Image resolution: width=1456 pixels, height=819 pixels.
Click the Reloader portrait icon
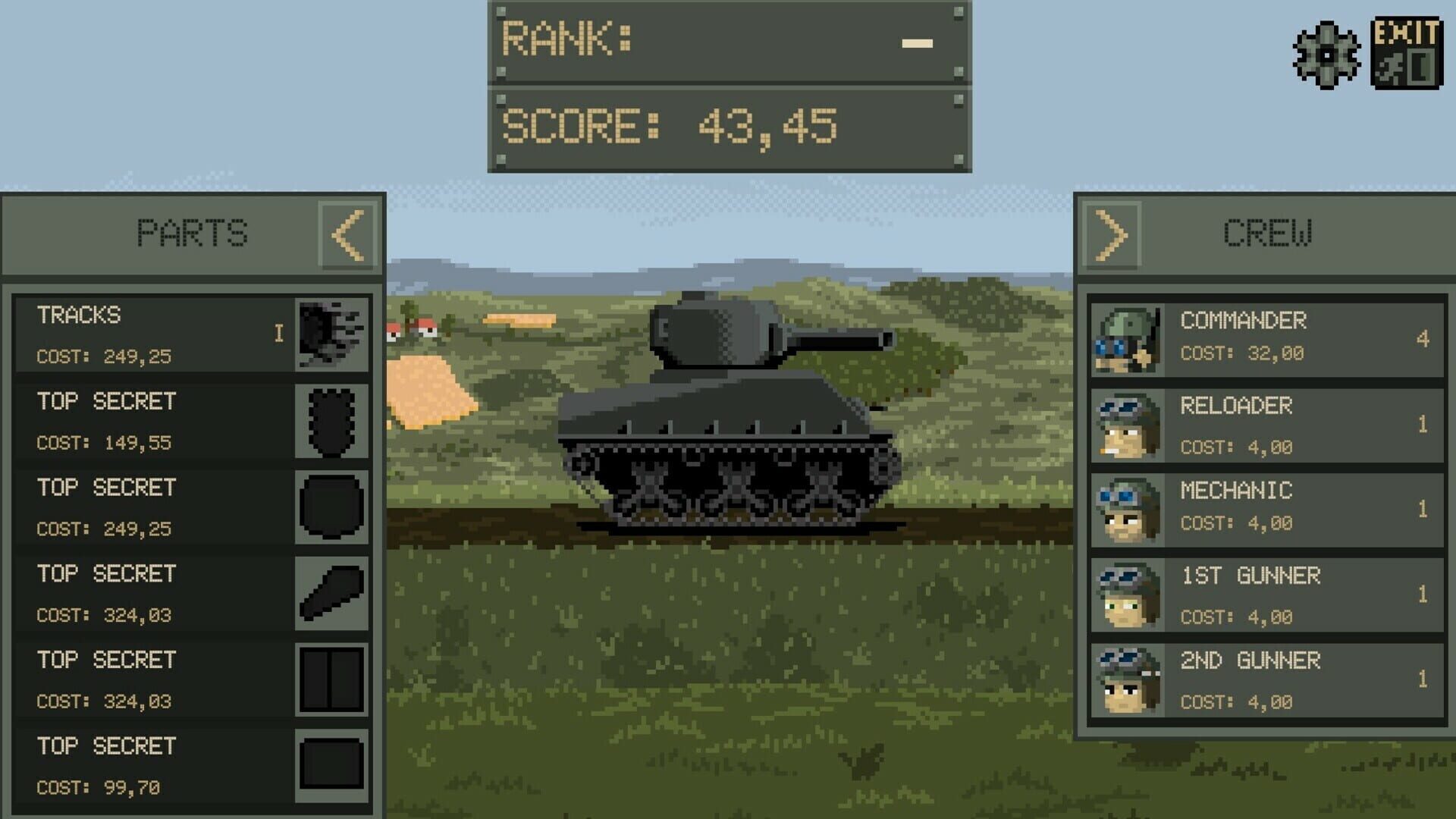click(x=1125, y=425)
